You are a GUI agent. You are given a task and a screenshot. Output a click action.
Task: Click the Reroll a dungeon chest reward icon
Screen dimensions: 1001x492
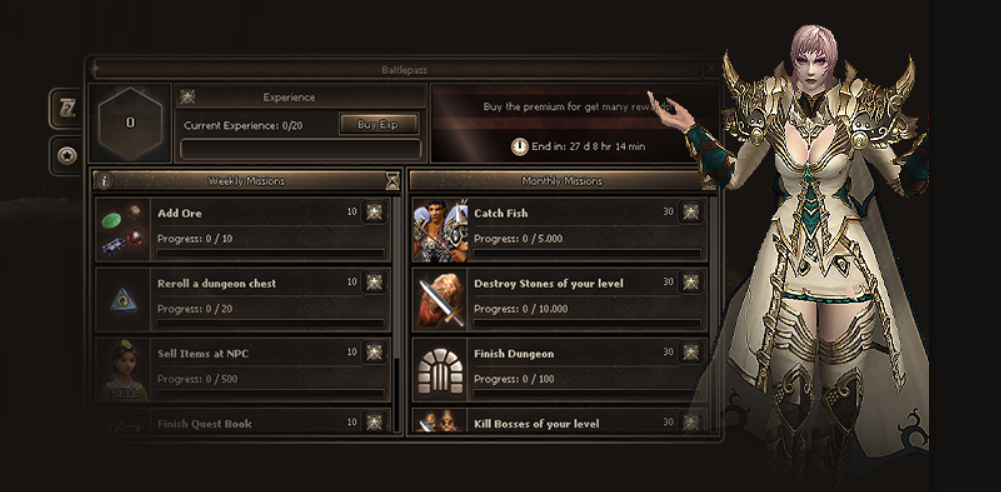(x=374, y=283)
